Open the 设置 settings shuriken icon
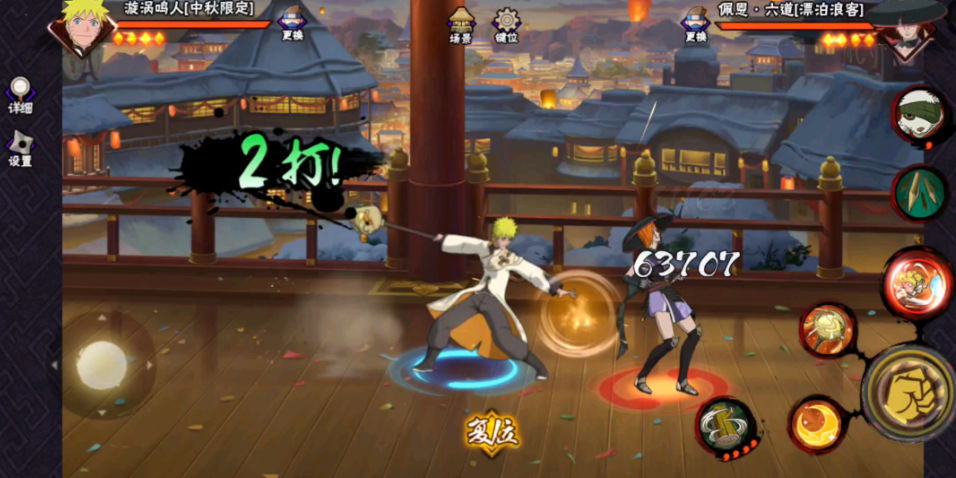Screen dimensions: 956x478 tap(19, 147)
